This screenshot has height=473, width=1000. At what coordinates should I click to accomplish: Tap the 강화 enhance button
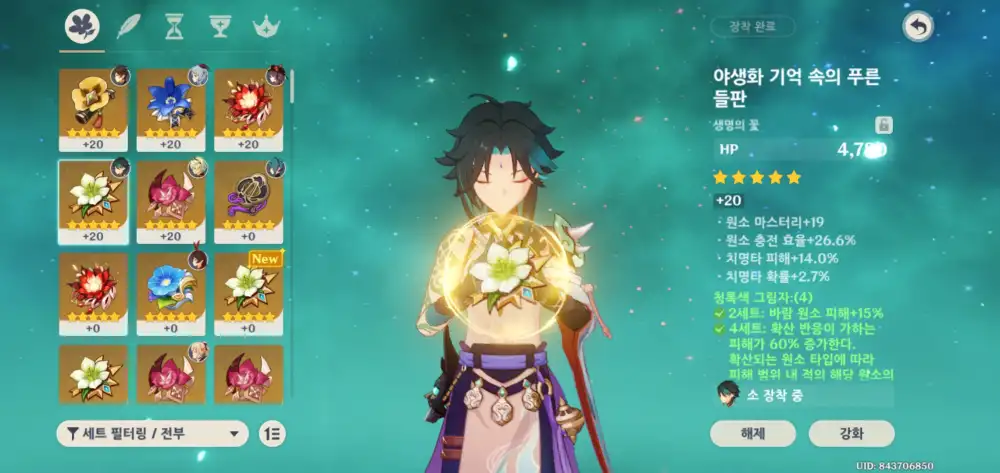click(x=852, y=433)
